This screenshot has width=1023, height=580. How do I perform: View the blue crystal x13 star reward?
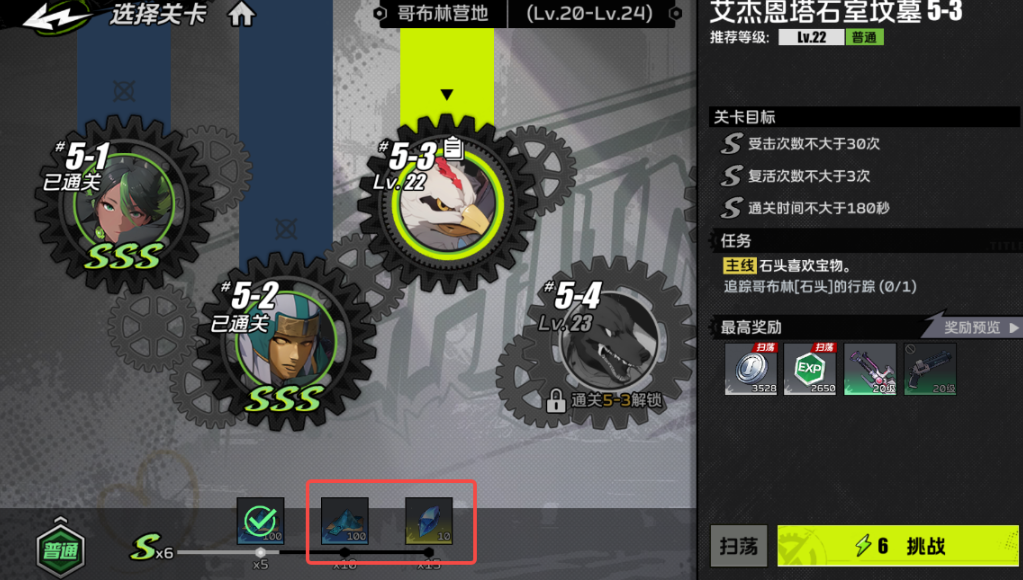tap(429, 521)
